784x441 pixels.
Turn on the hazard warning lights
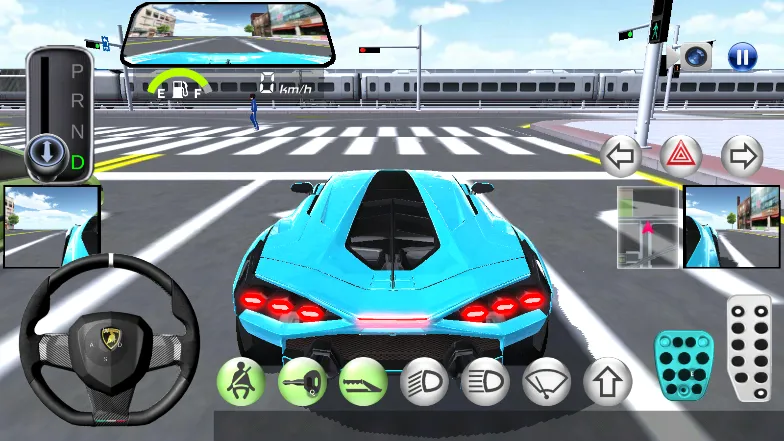coord(681,156)
